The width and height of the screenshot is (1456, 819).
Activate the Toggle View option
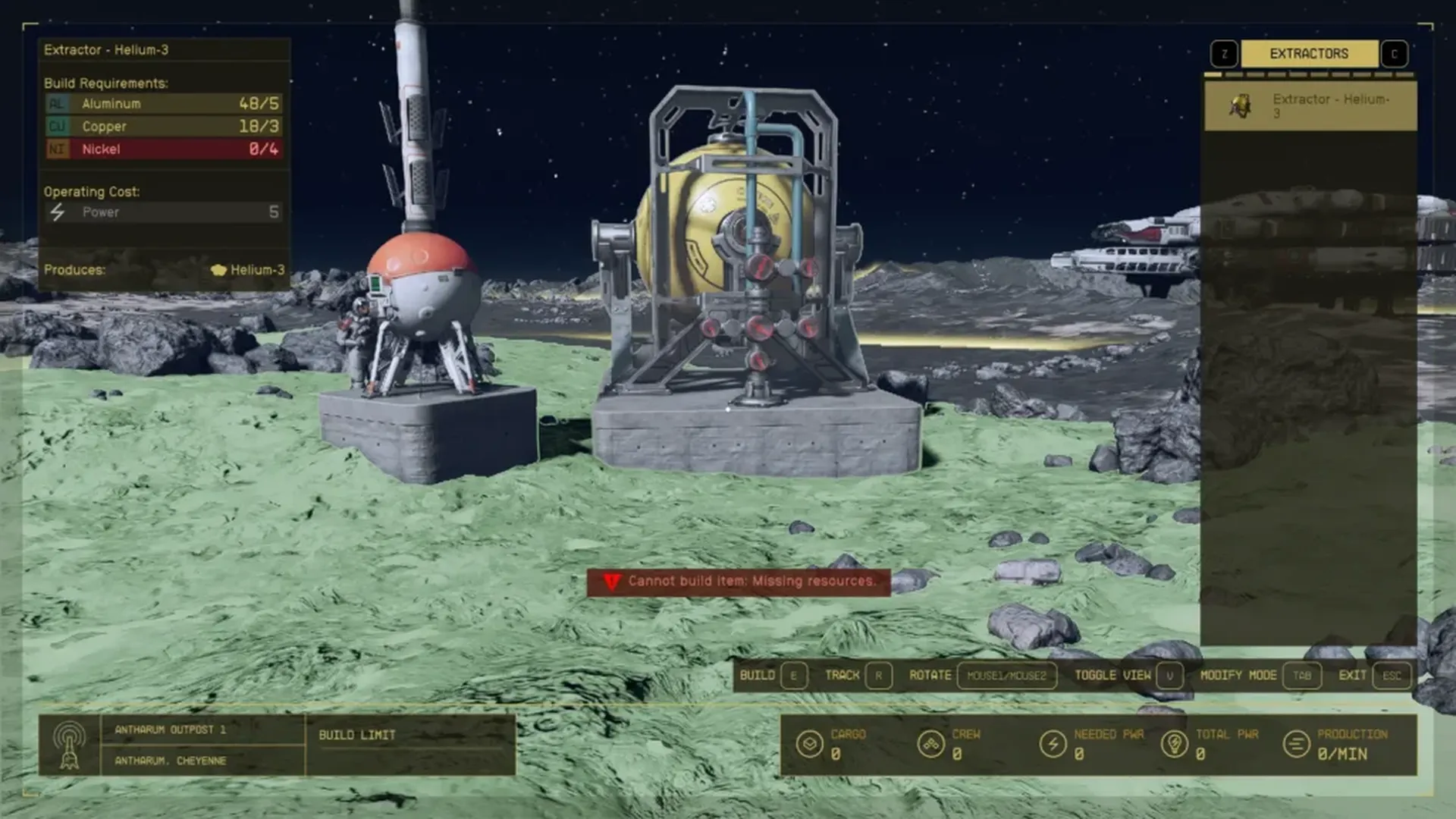(1127, 675)
